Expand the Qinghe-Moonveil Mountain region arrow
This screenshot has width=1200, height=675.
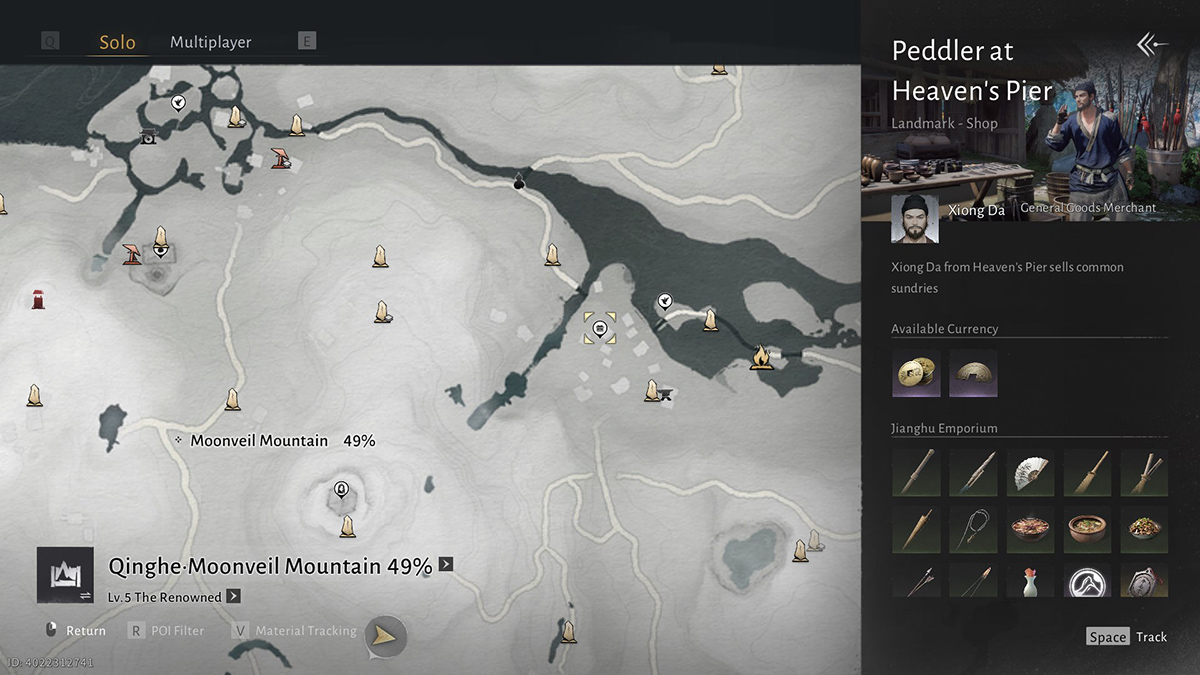tap(446, 564)
